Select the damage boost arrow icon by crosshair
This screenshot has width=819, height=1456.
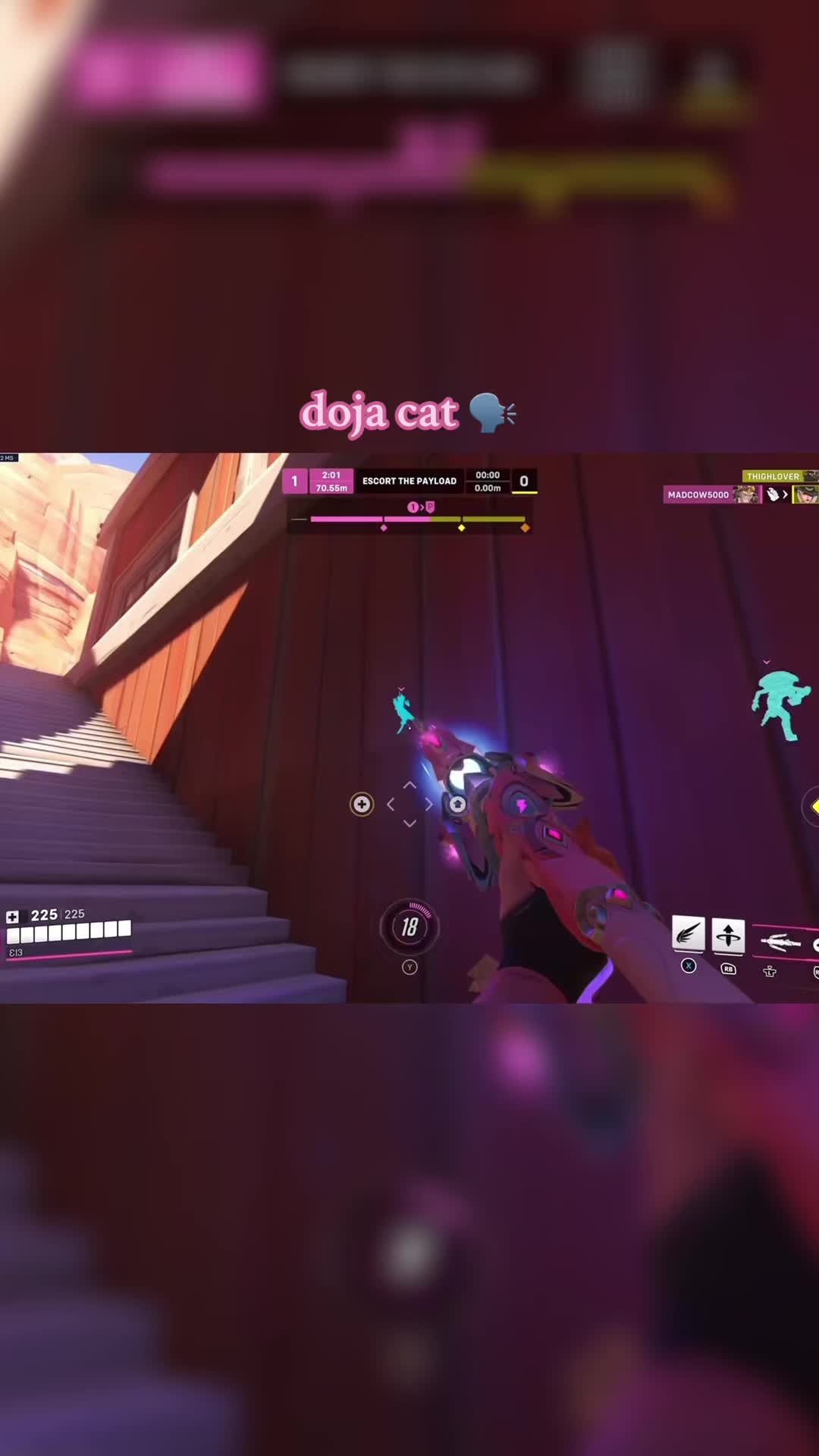pos(457,804)
